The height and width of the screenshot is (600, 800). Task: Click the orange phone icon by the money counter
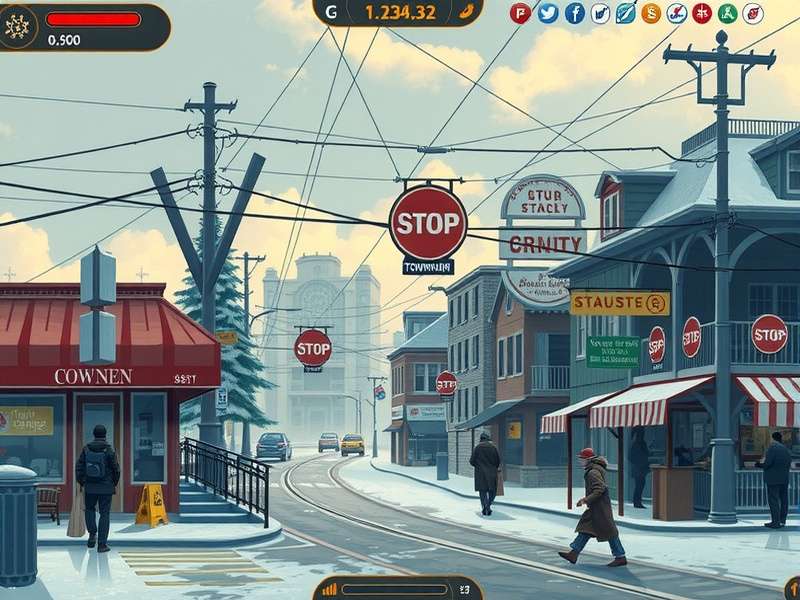coord(465,12)
